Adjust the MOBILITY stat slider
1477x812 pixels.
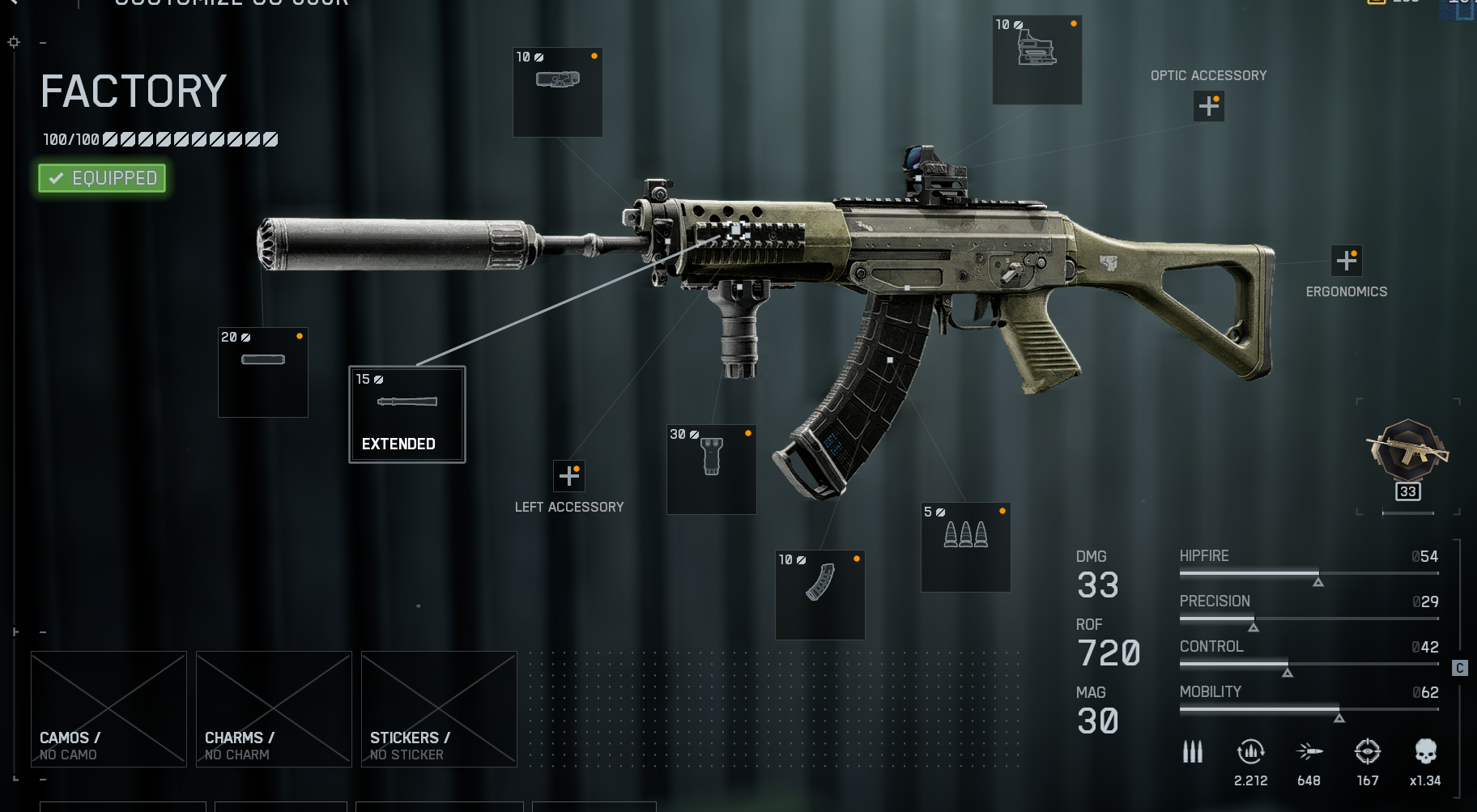1309,711
